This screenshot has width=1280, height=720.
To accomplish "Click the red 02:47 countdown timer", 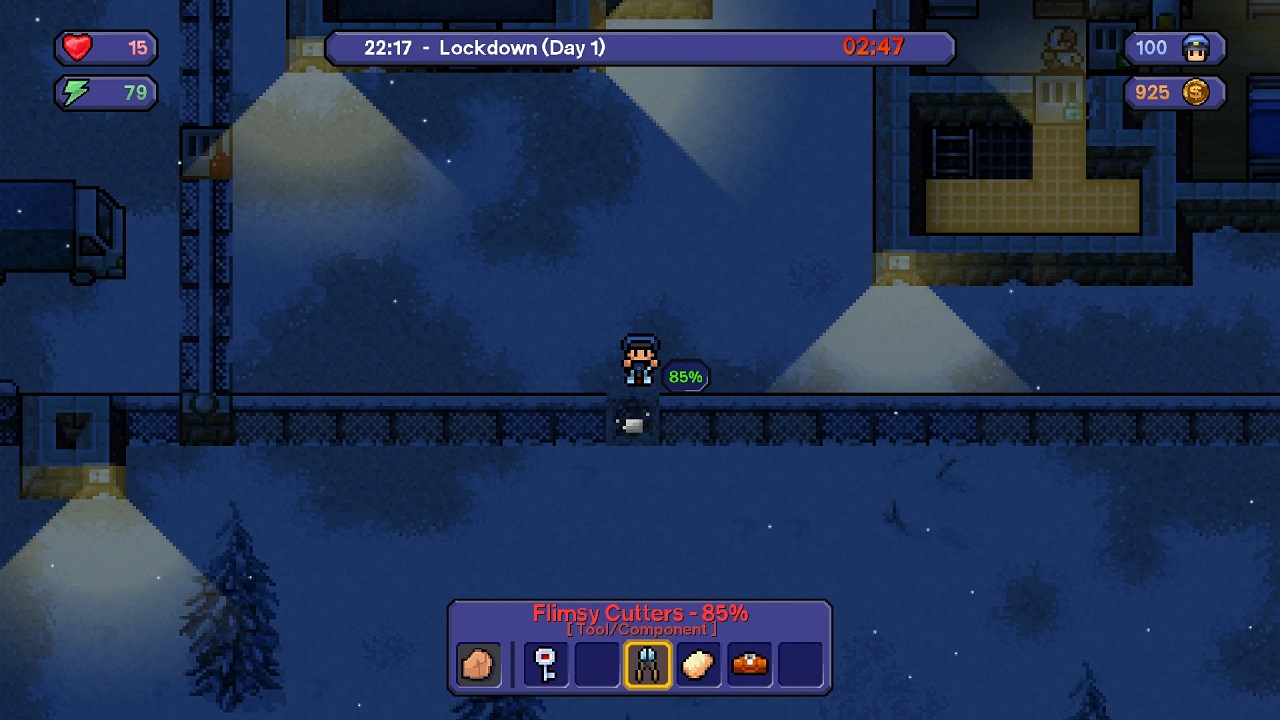I will pos(877,46).
